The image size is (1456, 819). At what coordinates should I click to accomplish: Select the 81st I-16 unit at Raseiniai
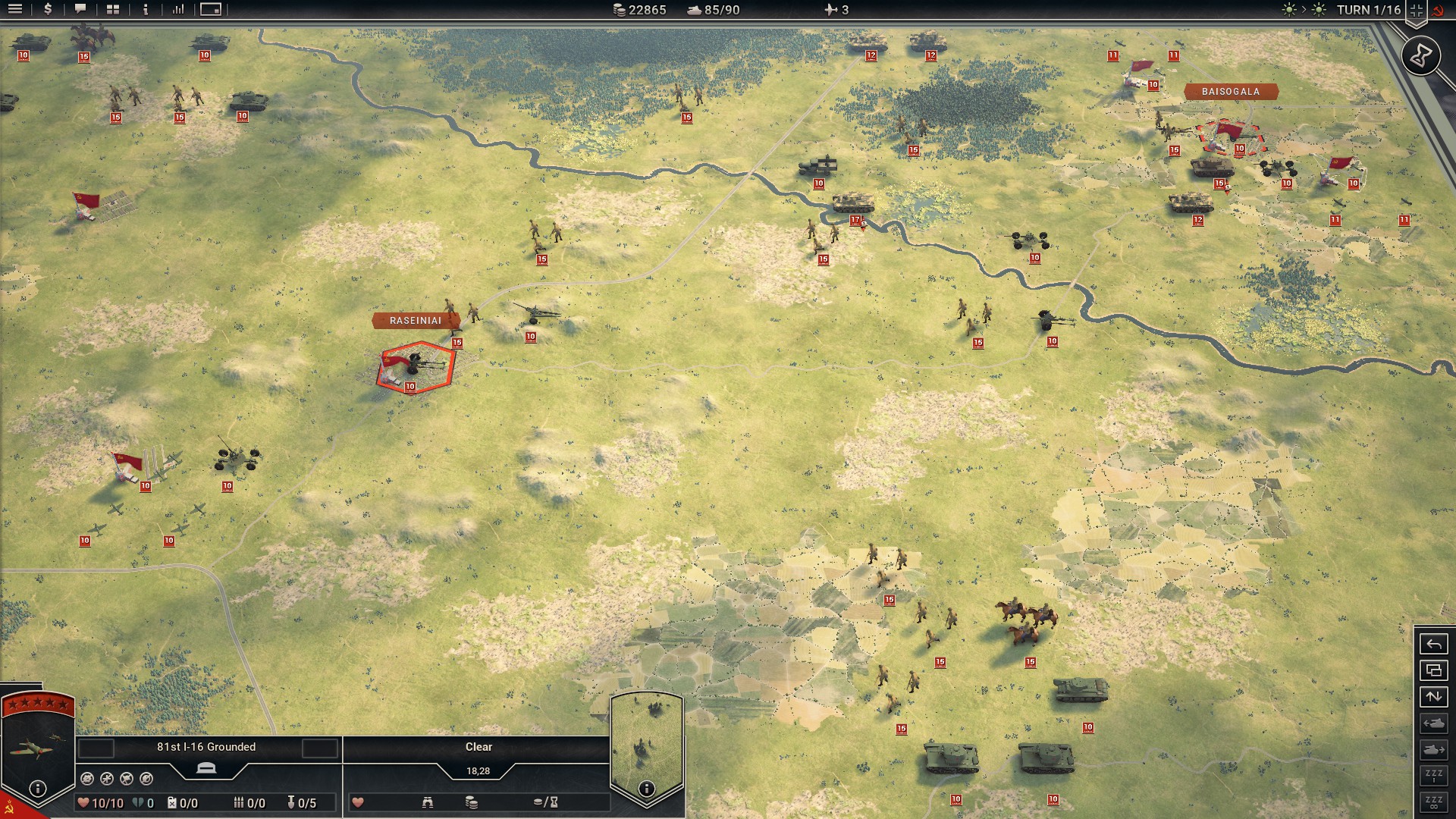coord(416,367)
